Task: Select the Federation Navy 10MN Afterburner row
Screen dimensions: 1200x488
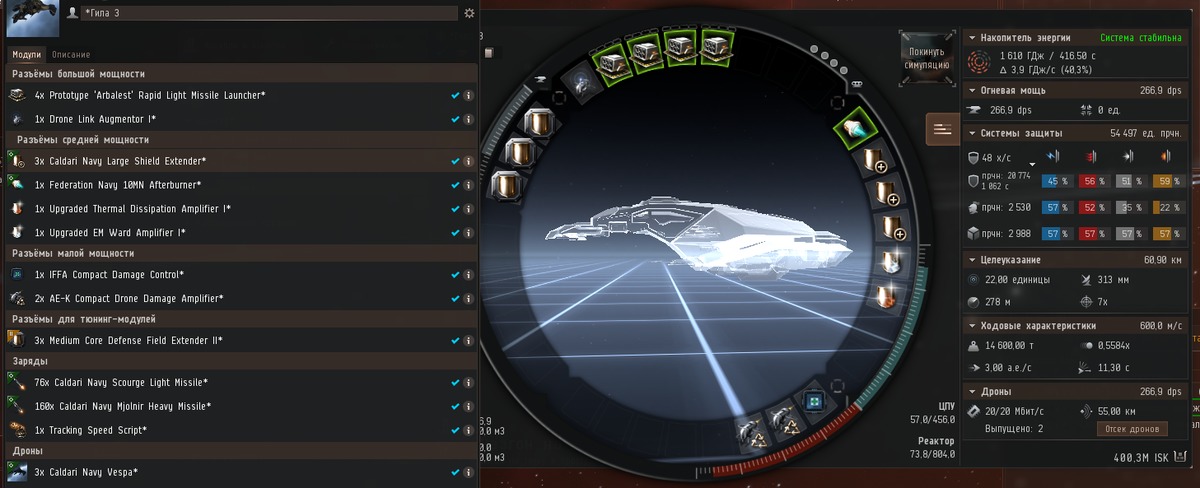Action: pyautogui.click(x=118, y=185)
